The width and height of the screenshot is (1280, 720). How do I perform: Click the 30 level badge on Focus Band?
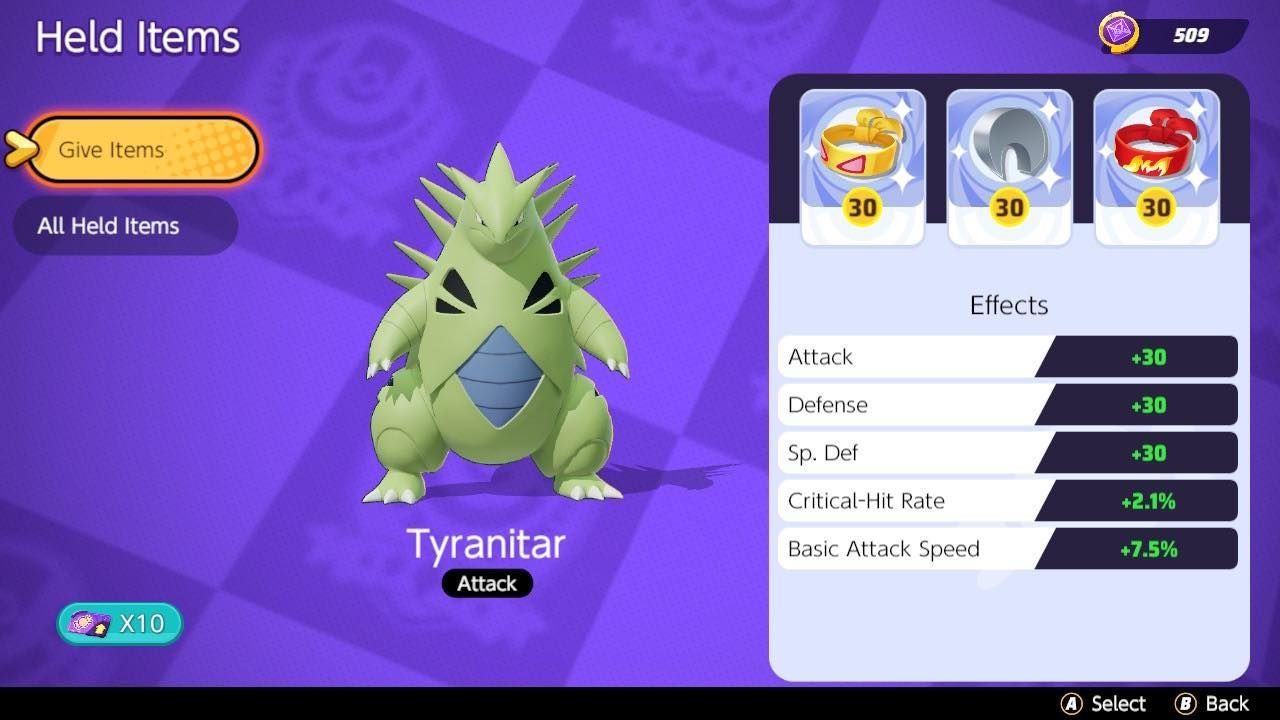(x=1156, y=208)
